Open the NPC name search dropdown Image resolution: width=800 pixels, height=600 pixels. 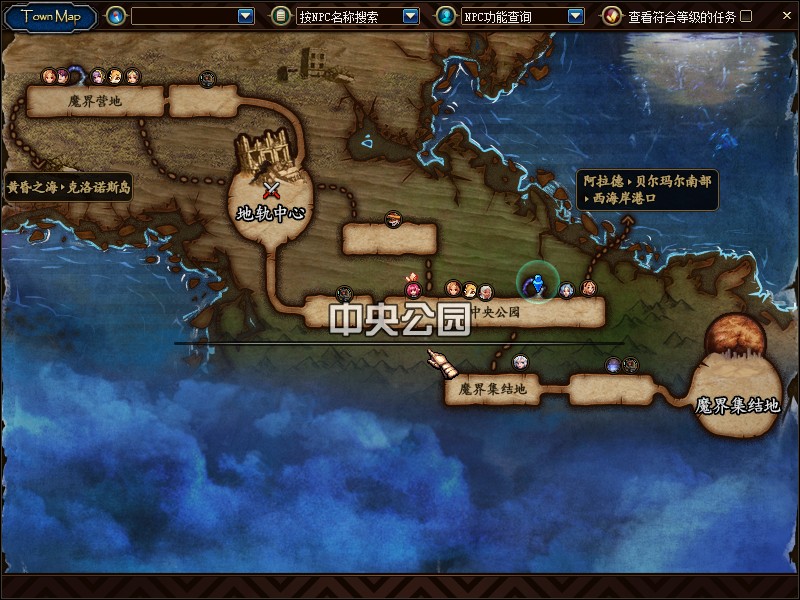[x=410, y=16]
